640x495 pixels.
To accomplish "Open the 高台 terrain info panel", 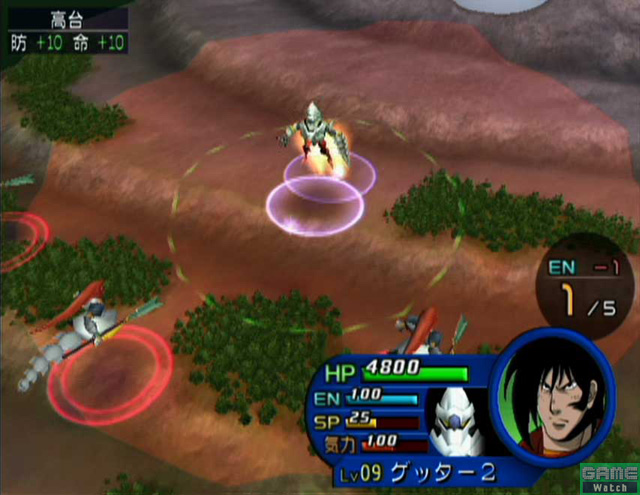I will pyautogui.click(x=68, y=30).
